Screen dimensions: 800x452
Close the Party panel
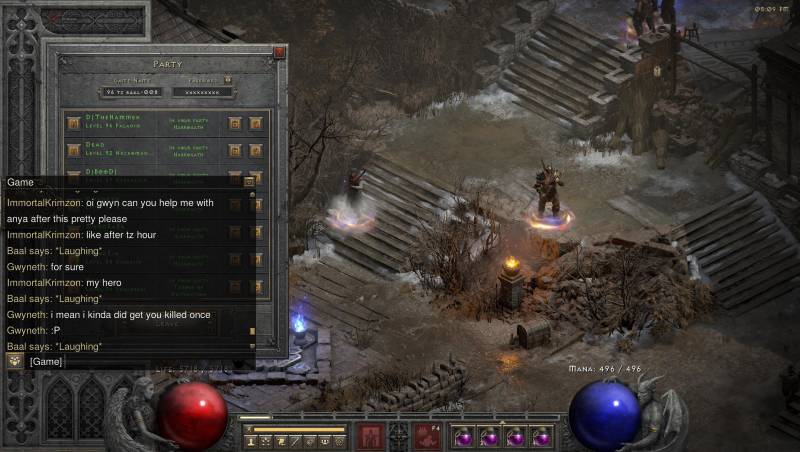280,52
